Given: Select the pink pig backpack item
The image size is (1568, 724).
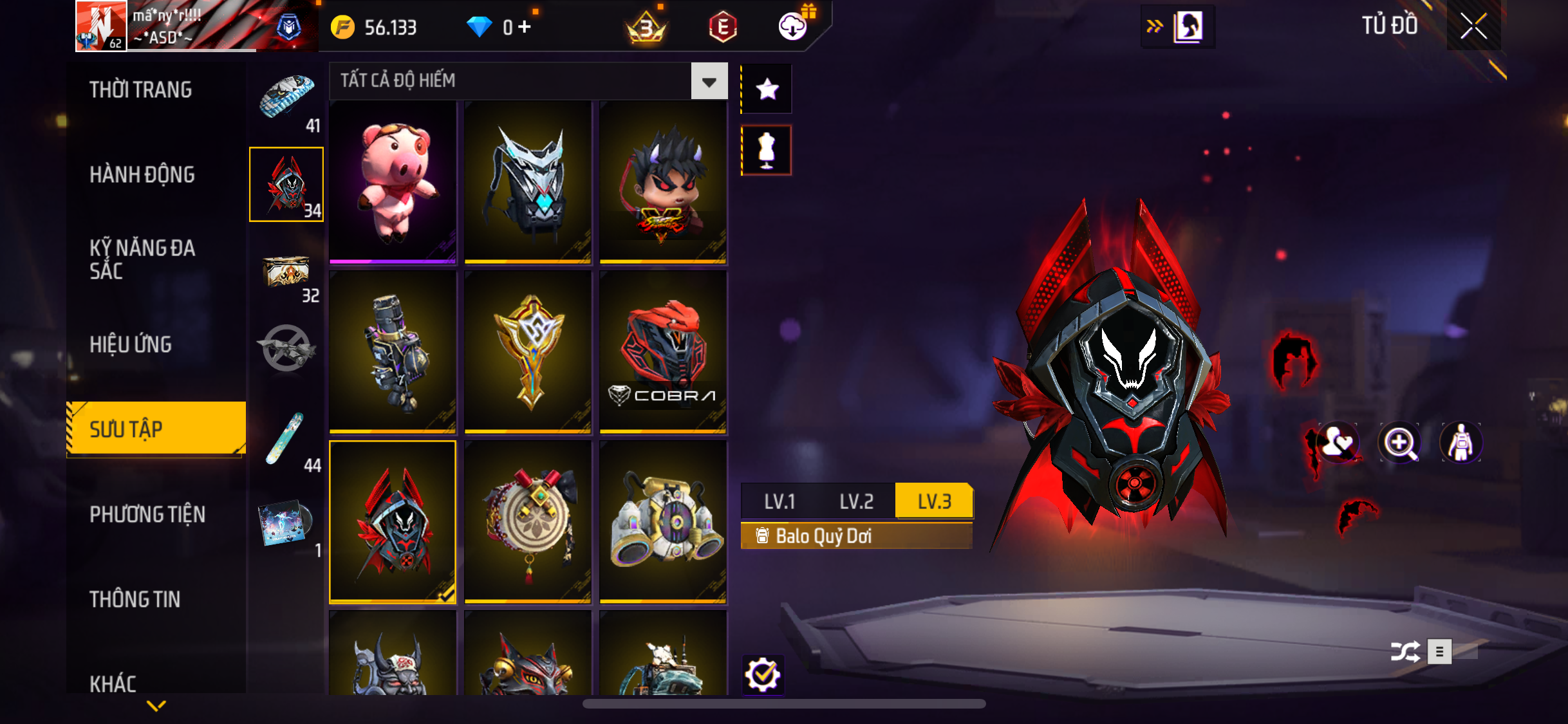Looking at the screenshot, I should 393,182.
